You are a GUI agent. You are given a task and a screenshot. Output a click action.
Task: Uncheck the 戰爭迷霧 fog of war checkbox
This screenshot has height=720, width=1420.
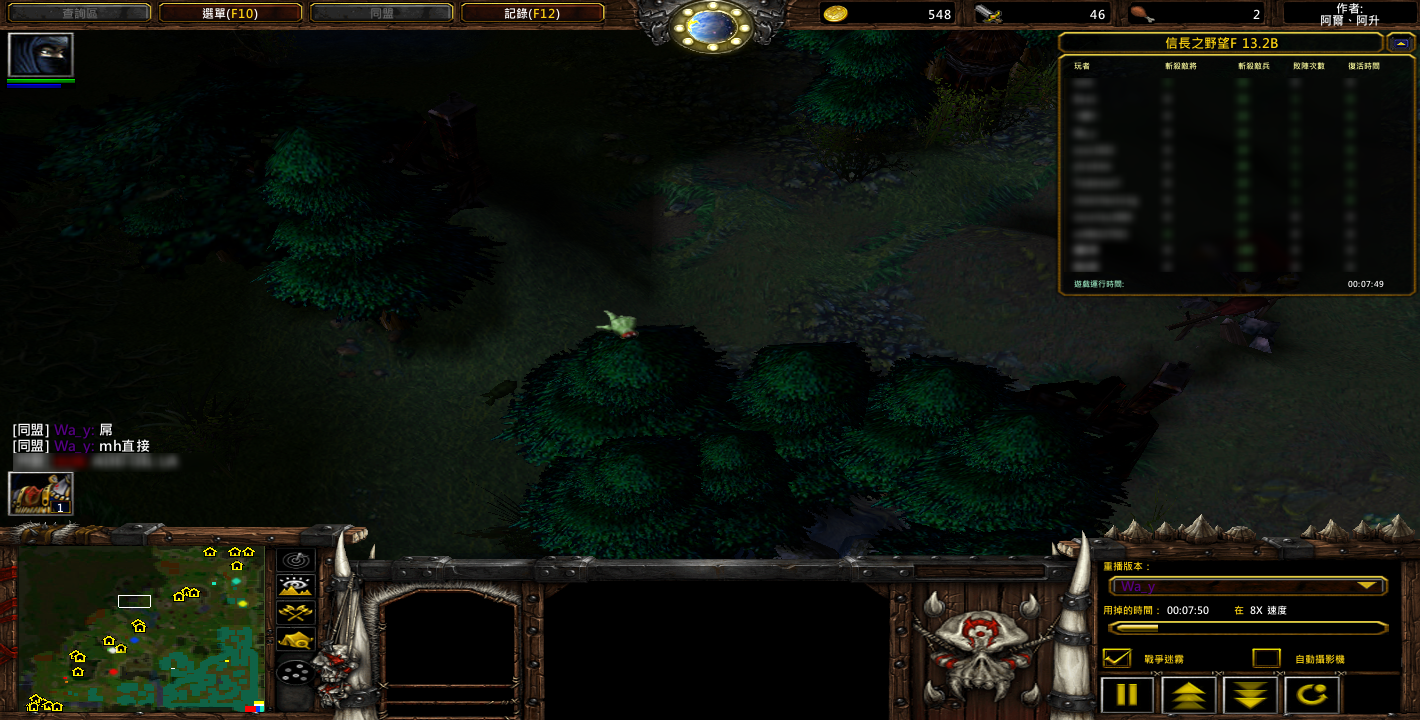(x=1116, y=658)
